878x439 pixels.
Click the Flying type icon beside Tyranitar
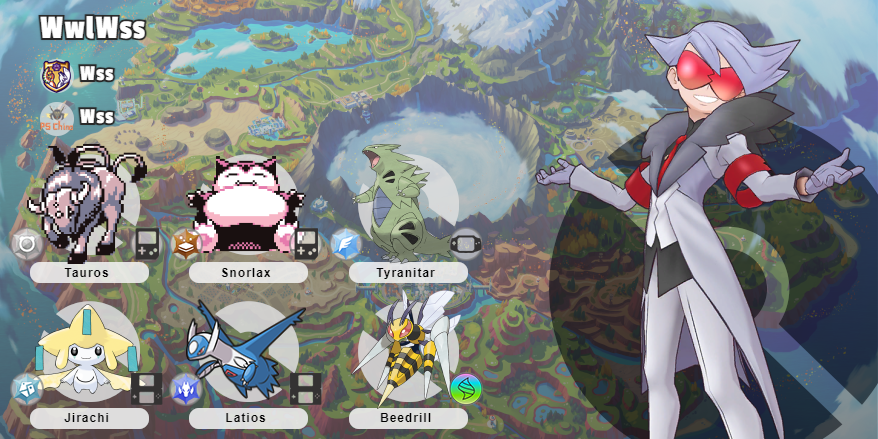tap(345, 244)
